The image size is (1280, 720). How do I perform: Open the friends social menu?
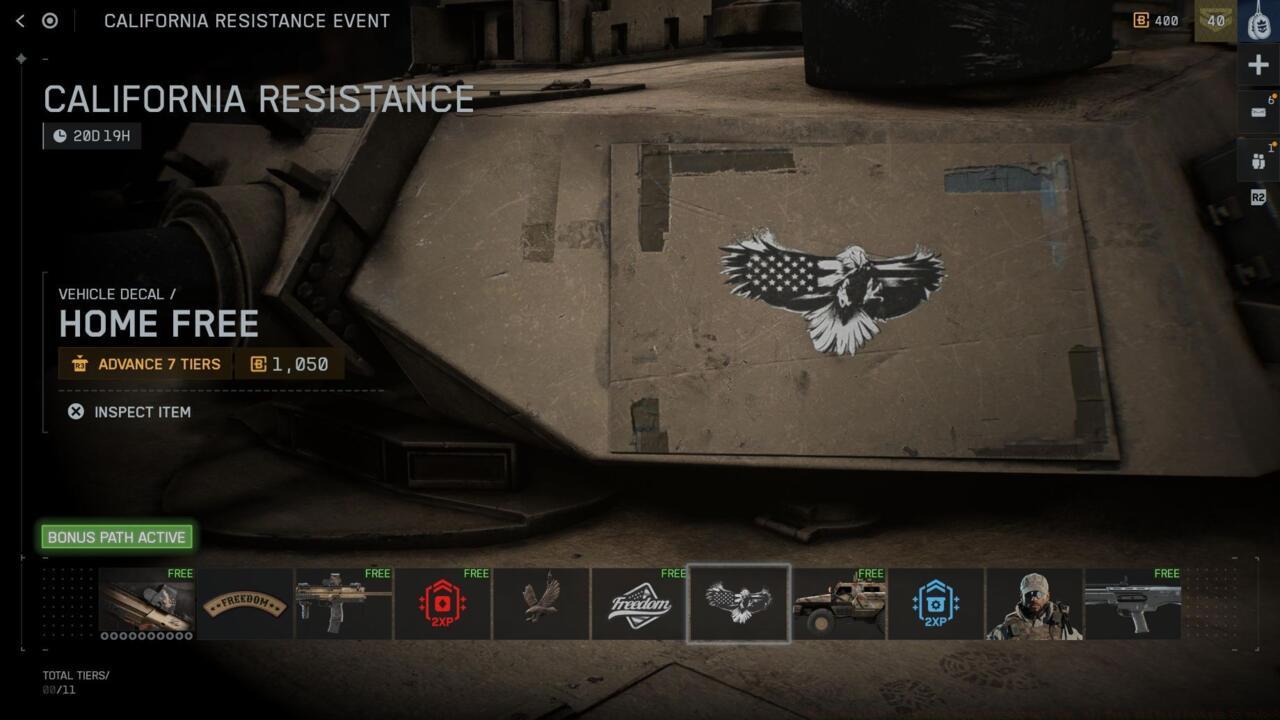coord(1258,158)
